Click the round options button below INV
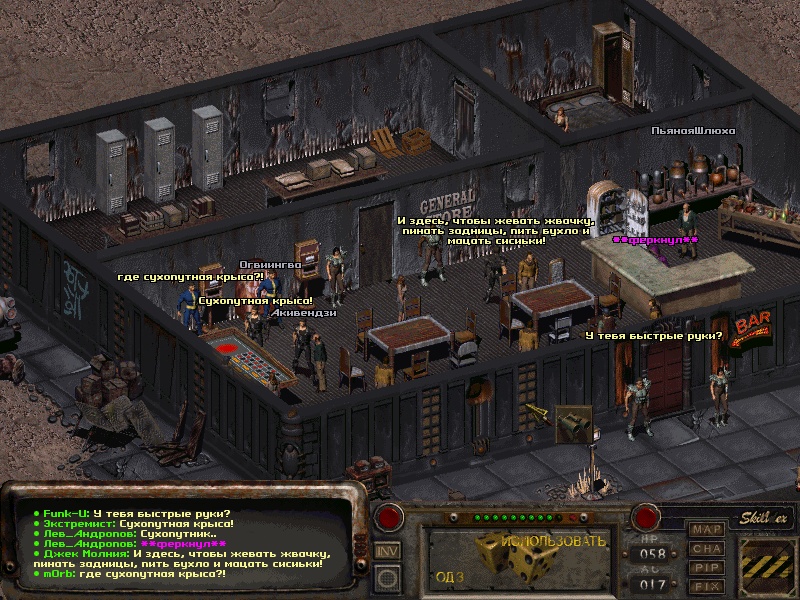Screen dimensions: 800x600 (x=388, y=575)
